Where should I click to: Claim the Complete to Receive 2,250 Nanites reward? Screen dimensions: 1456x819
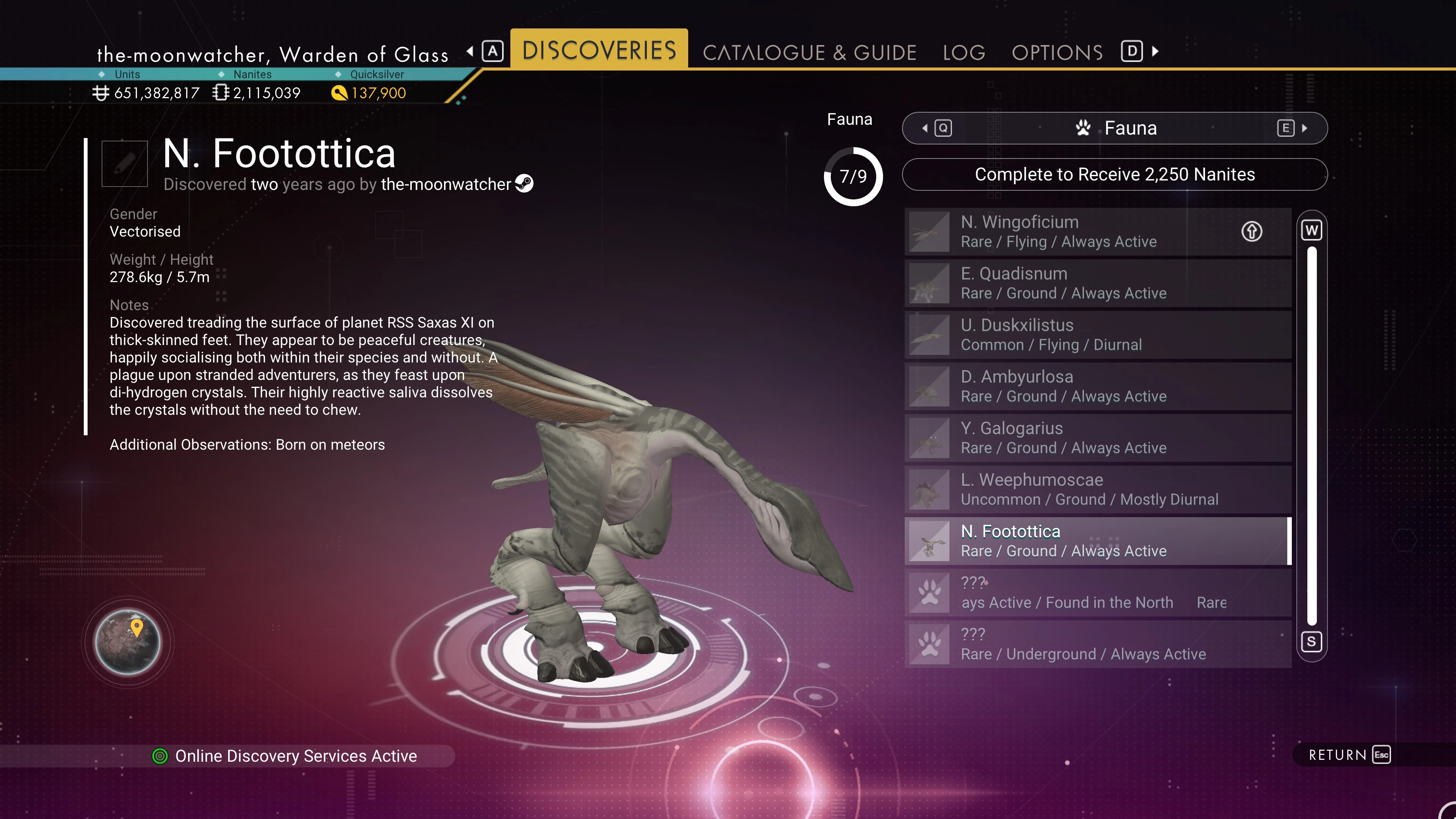[x=1114, y=174]
